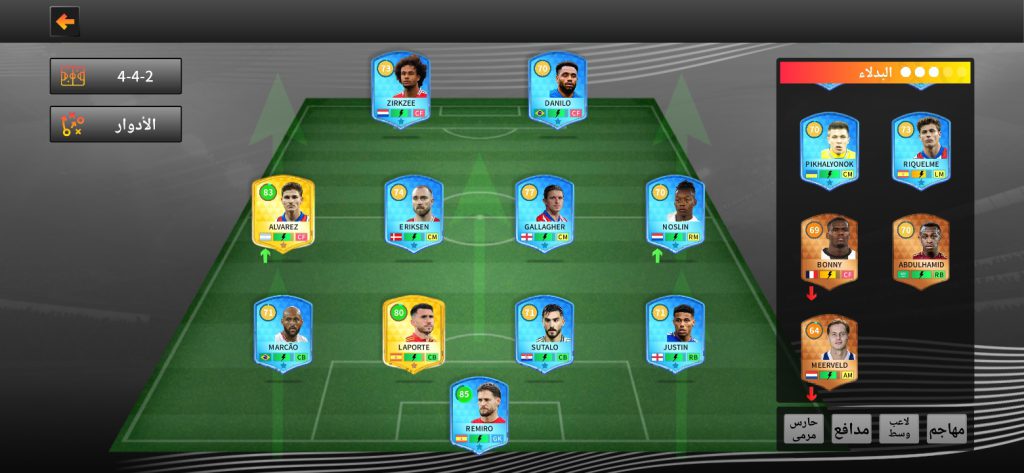Choose the Bonny bronze substitute card

(x=829, y=250)
